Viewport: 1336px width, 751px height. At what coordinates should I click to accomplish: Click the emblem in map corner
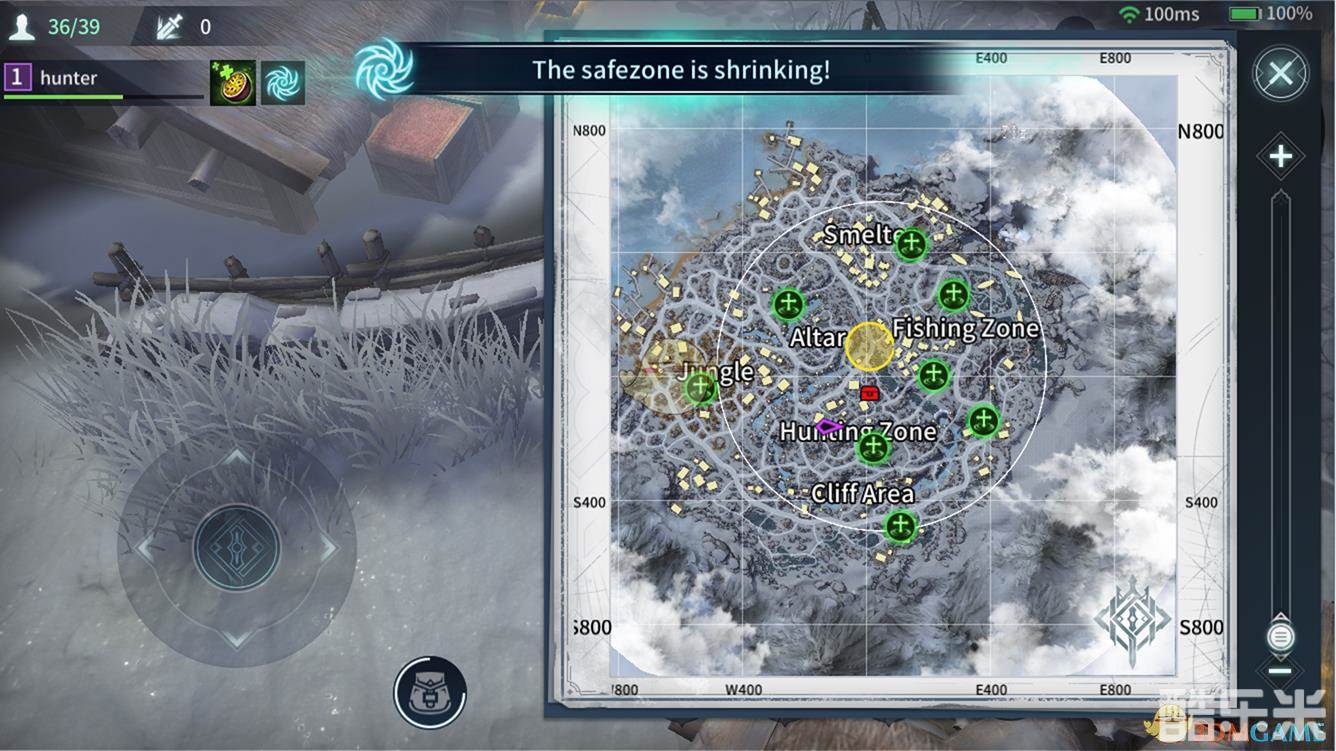click(1131, 620)
